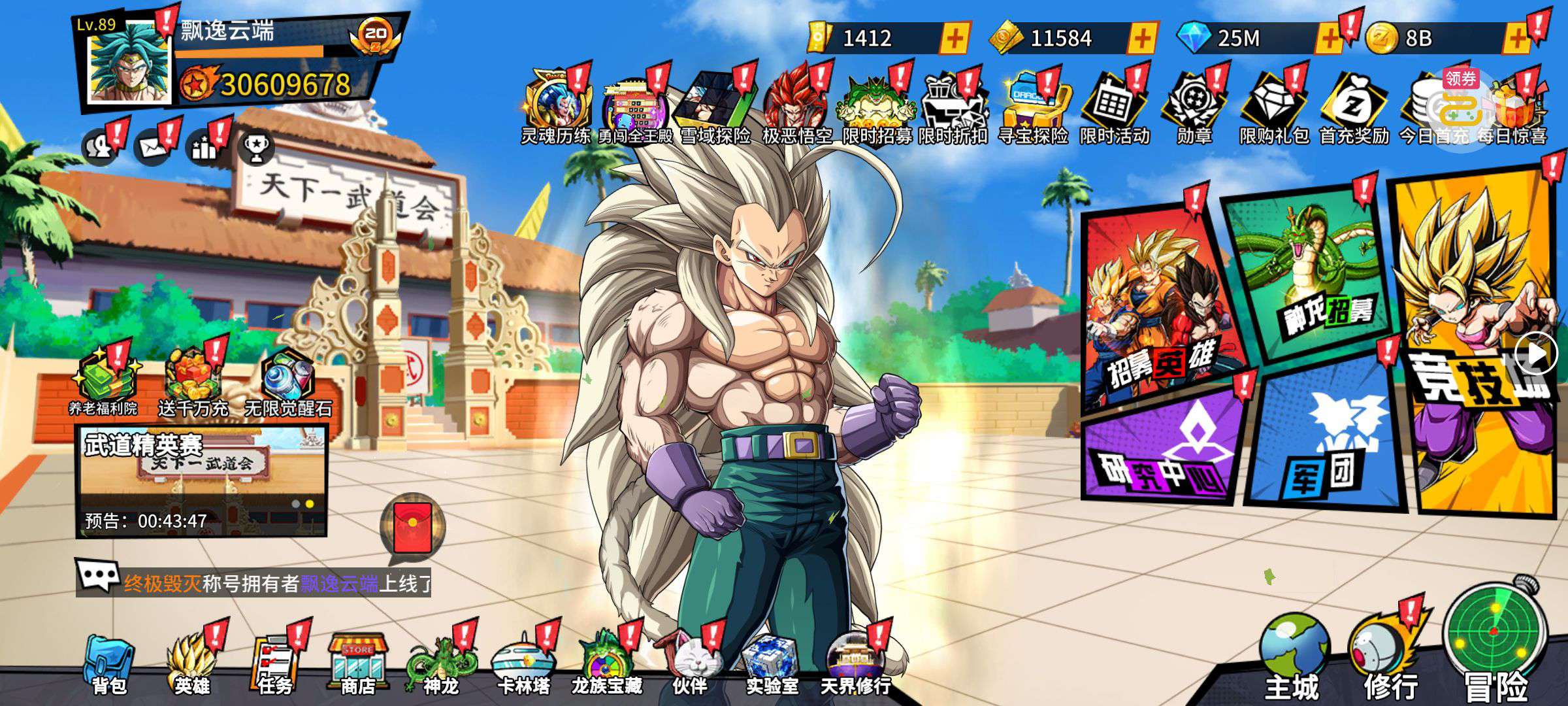Open the 英雄 heroes menu
1568x706 pixels.
[x=191, y=664]
